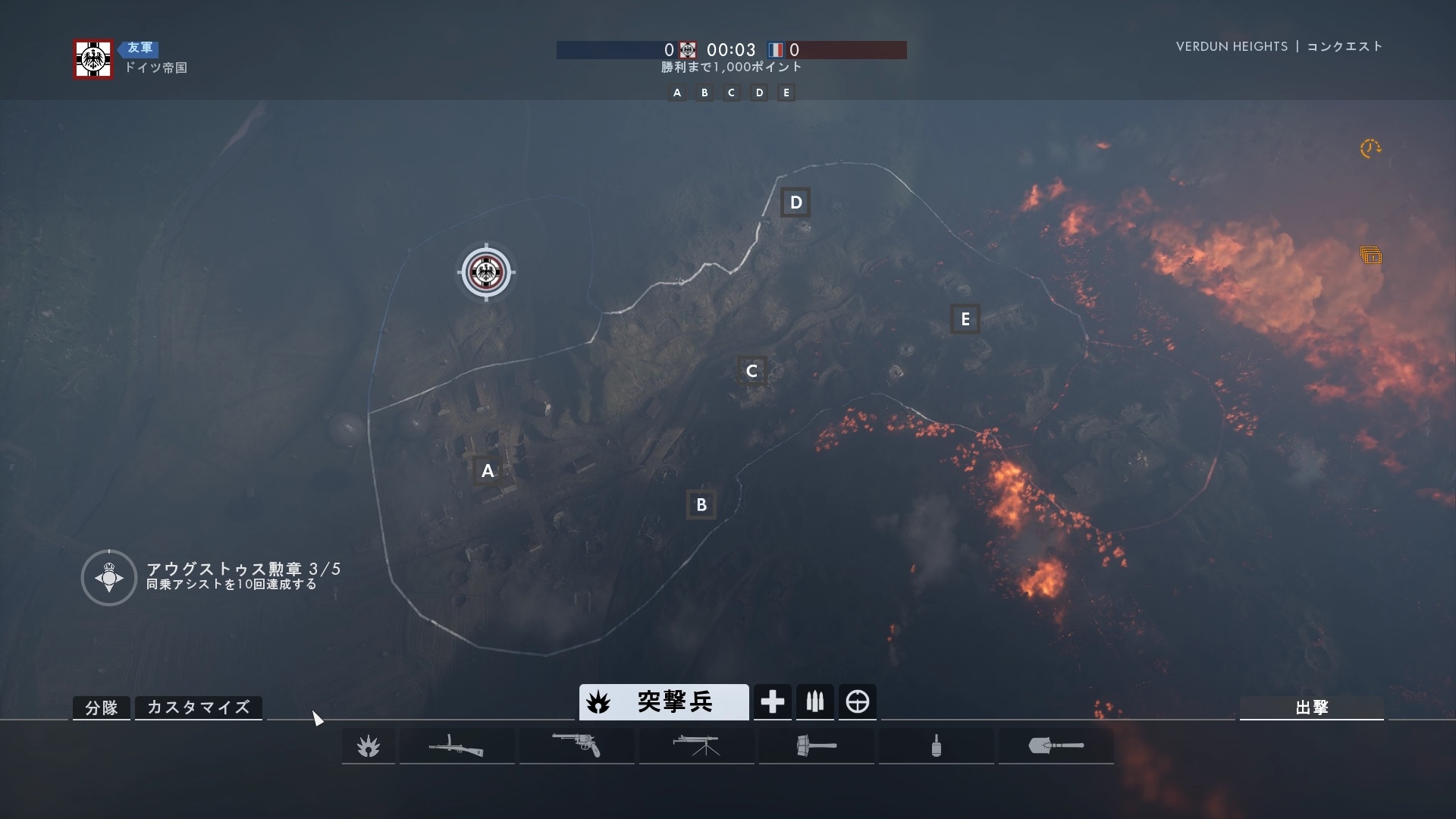Image resolution: width=1456 pixels, height=819 pixels.
Task: Select the tripod rocket gun gadget slot
Action: pyautogui.click(x=696, y=746)
